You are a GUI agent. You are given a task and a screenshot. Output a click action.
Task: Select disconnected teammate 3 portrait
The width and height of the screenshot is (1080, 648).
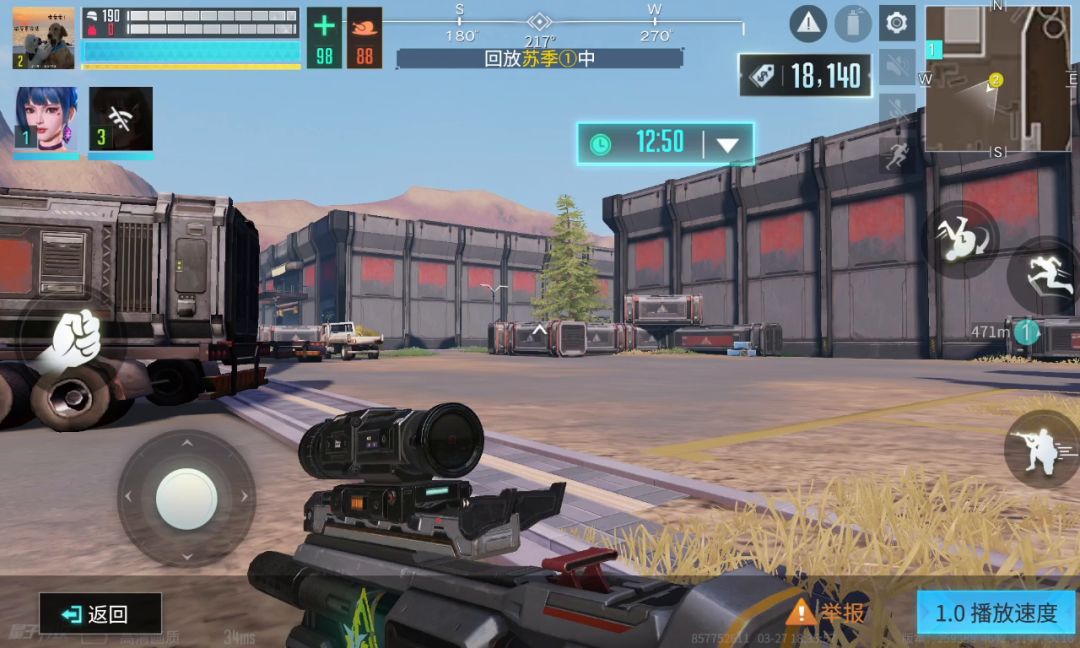121,120
